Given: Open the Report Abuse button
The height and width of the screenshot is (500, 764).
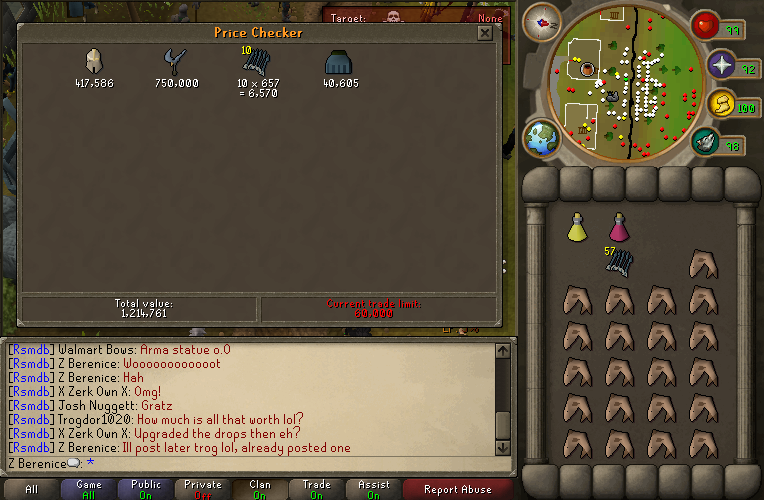Looking at the screenshot, I should (x=457, y=489).
